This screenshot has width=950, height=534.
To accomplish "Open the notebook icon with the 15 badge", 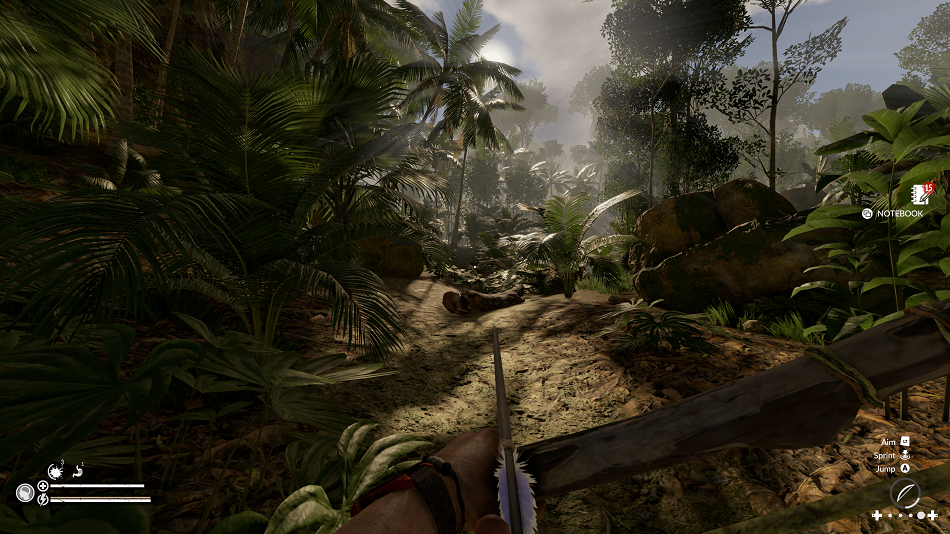I will 920,194.
